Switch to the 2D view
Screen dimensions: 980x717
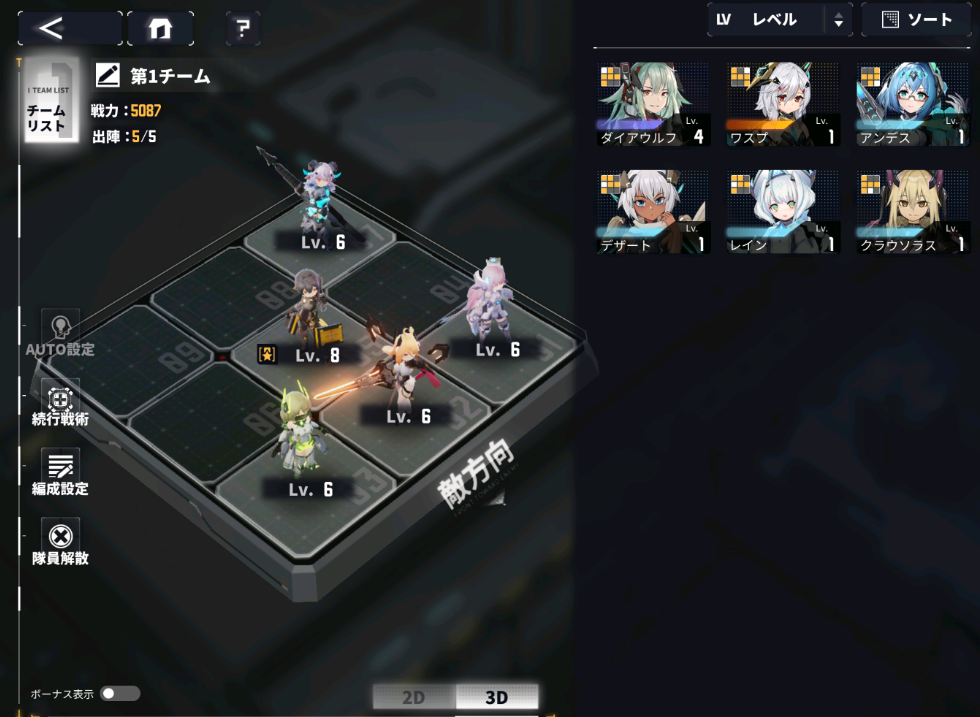pyautogui.click(x=414, y=697)
